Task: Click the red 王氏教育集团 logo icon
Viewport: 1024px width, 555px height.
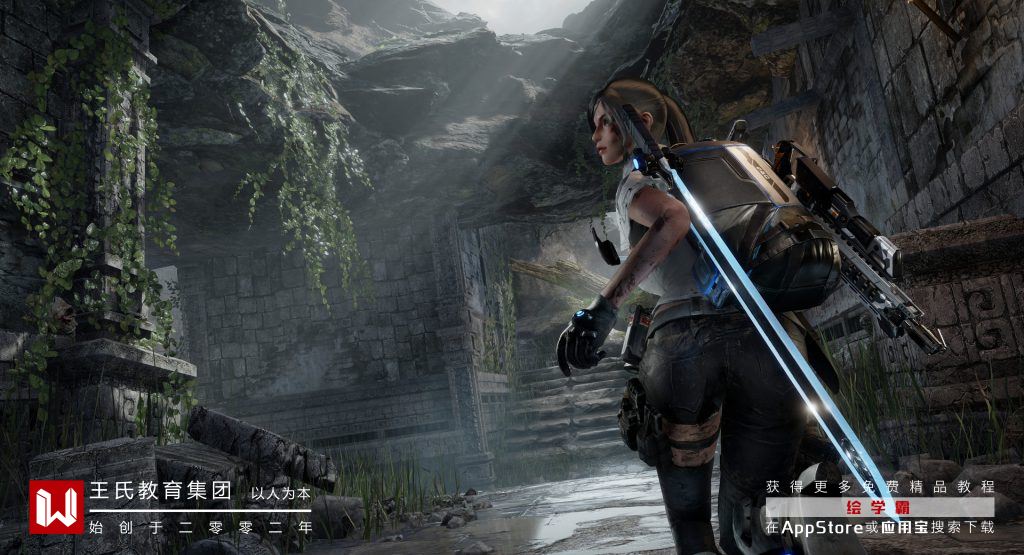Action: tap(56, 507)
